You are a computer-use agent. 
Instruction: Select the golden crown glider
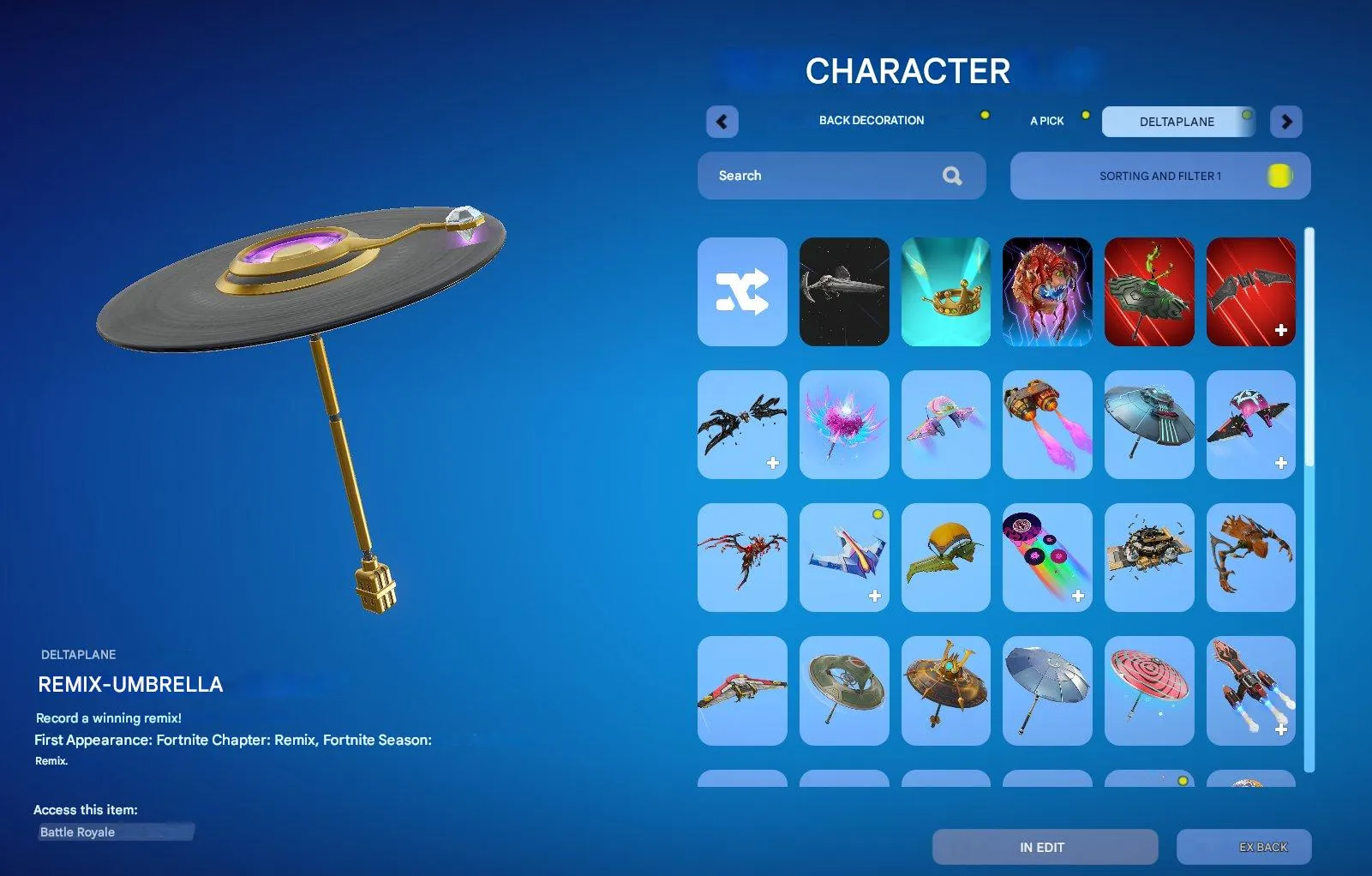click(945, 291)
